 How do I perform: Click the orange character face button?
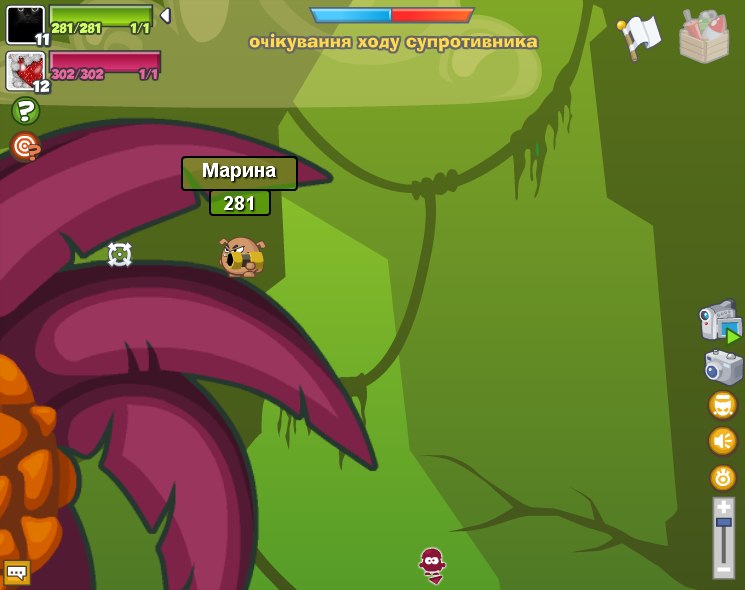pyautogui.click(x=722, y=405)
